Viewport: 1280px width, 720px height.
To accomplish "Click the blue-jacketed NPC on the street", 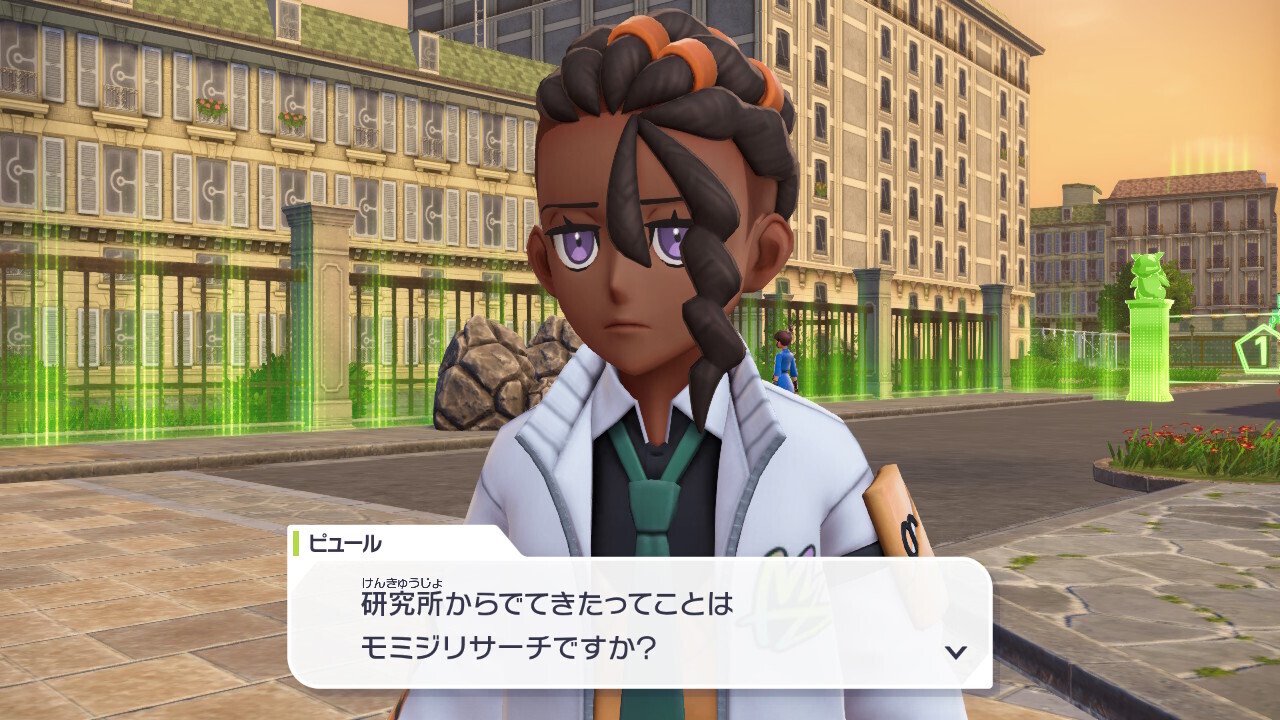I will [x=783, y=360].
